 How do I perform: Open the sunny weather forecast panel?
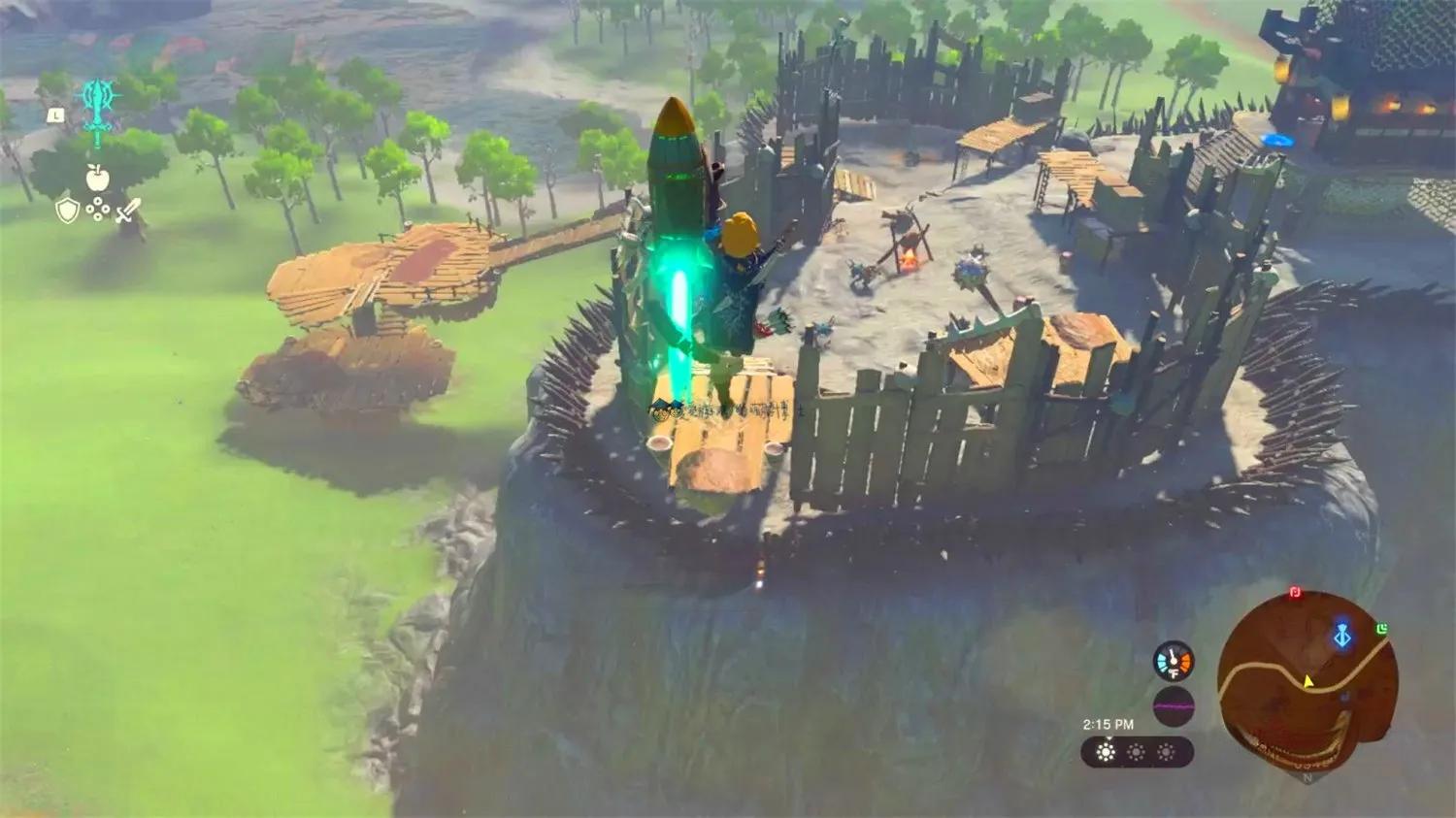(1136, 752)
